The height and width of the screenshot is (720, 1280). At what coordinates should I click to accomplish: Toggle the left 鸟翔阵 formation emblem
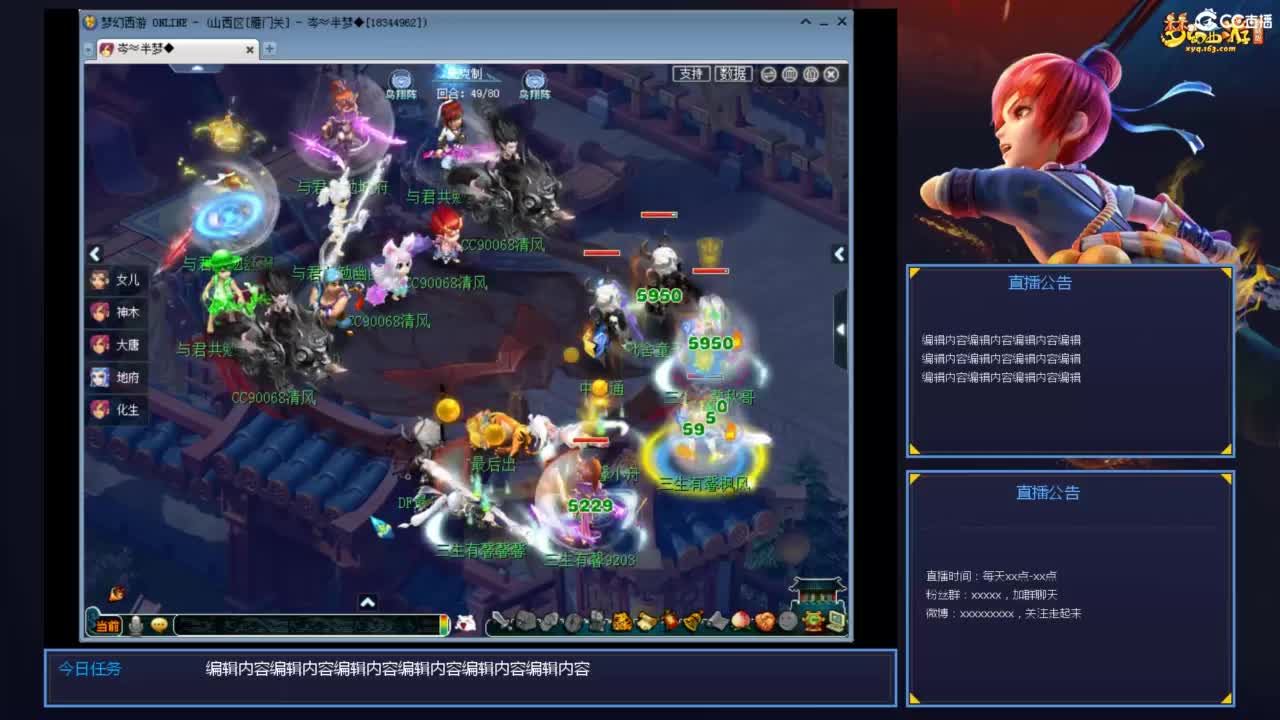pyautogui.click(x=399, y=80)
